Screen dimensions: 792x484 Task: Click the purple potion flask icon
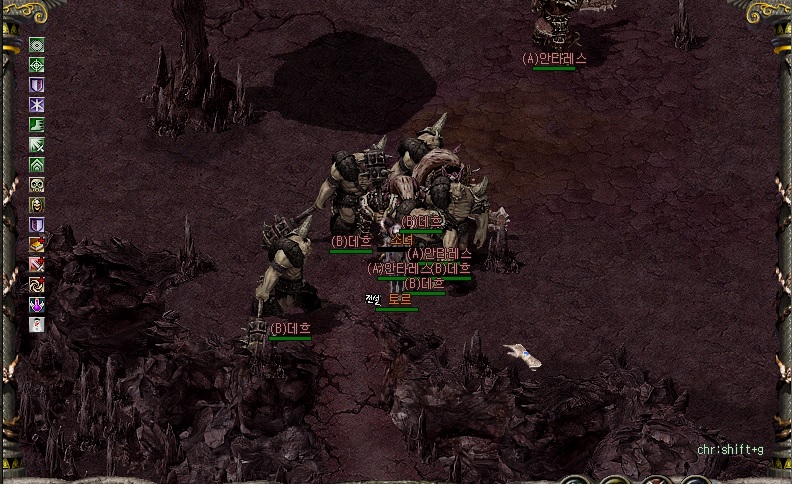pyautogui.click(x=37, y=305)
